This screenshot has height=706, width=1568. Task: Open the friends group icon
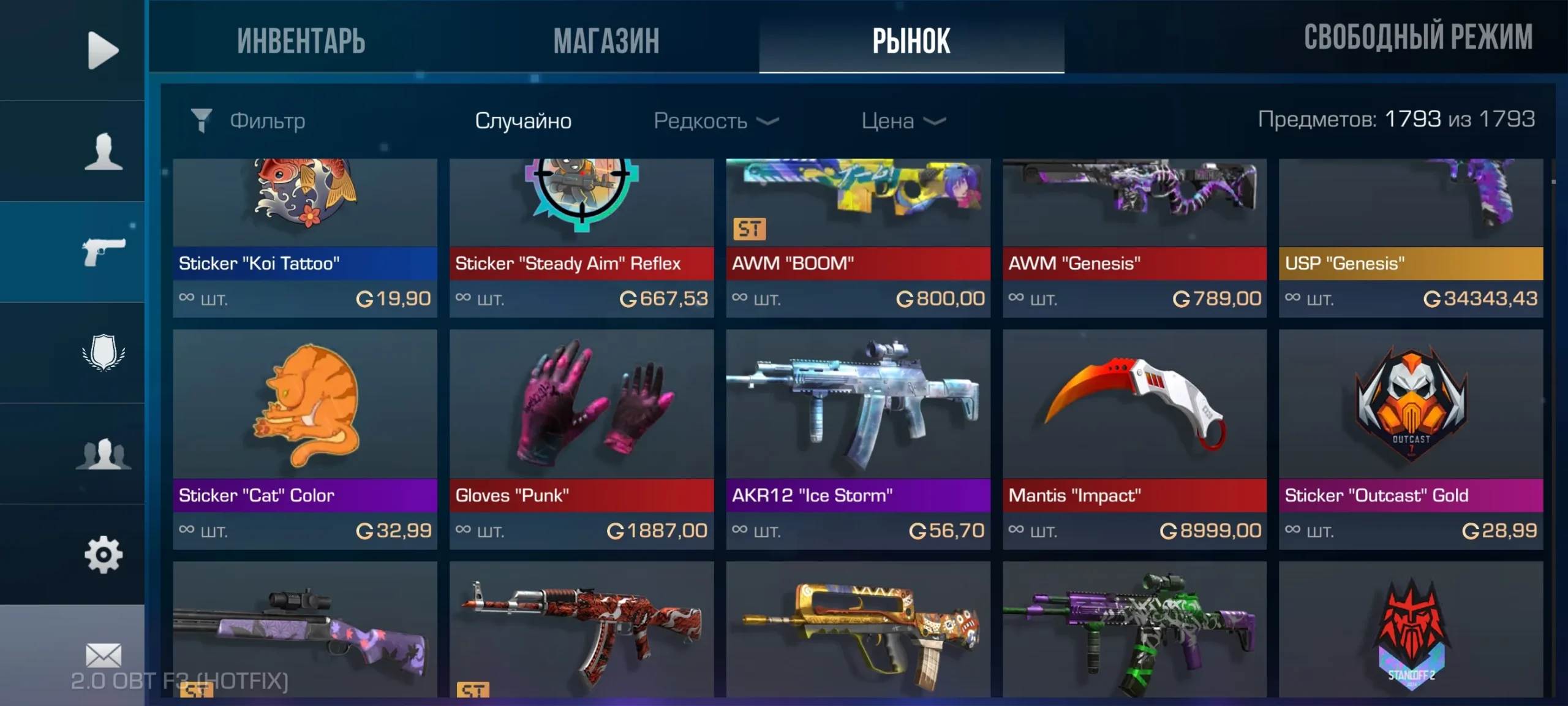pos(103,454)
